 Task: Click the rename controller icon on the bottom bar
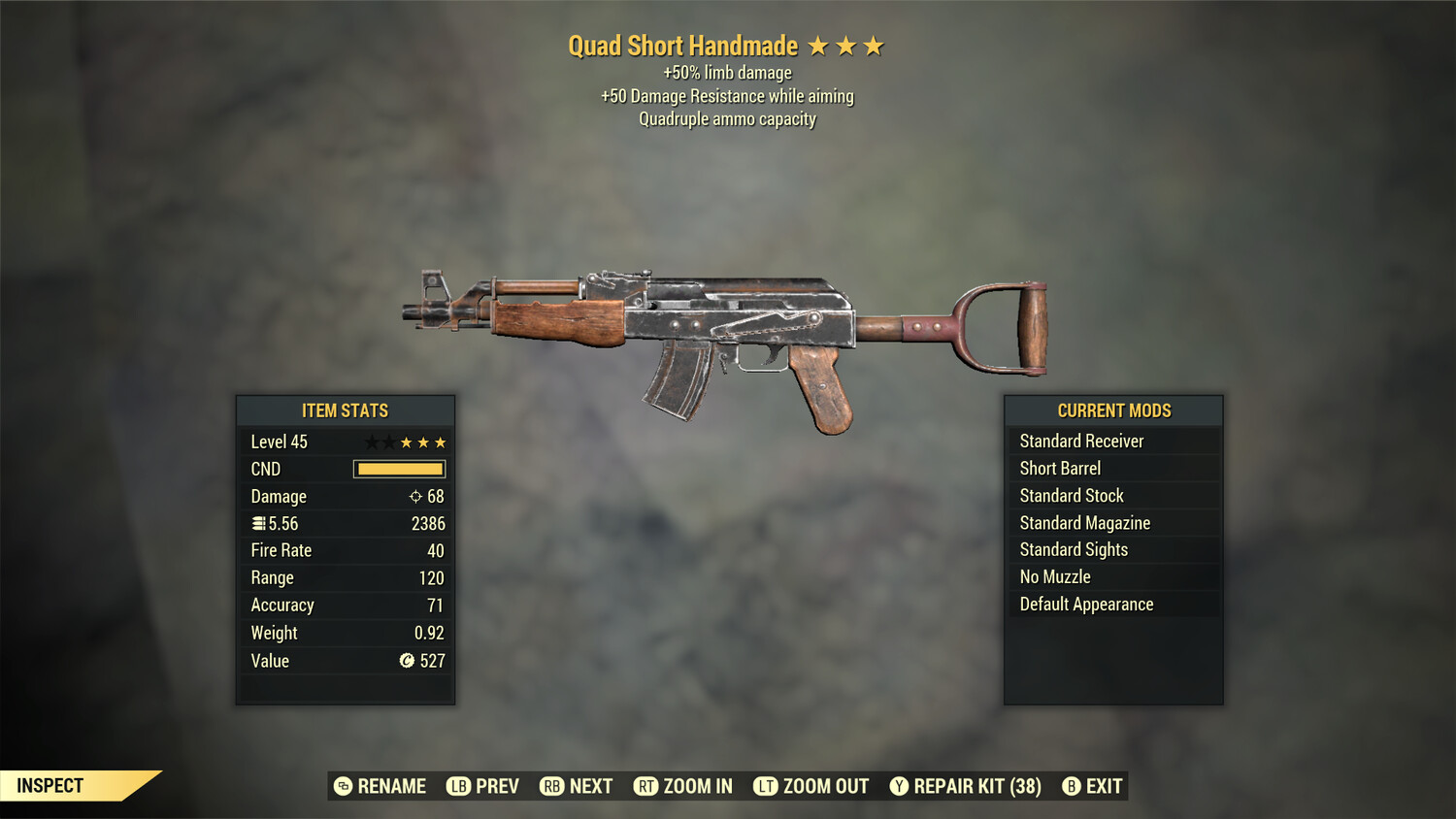342,786
